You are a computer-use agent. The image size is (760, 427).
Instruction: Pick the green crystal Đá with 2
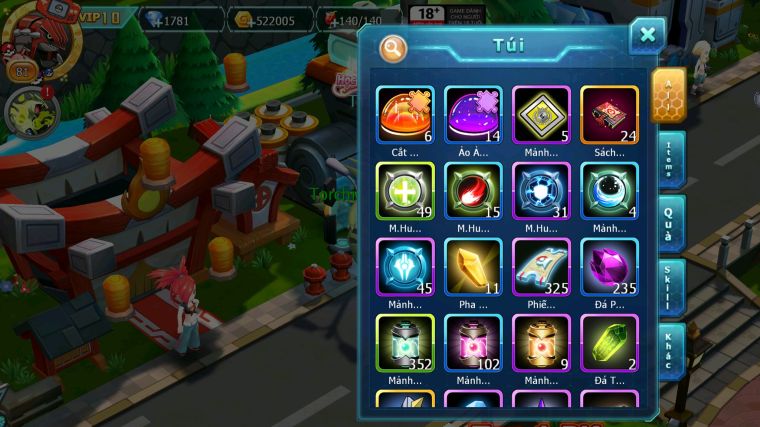click(x=609, y=343)
